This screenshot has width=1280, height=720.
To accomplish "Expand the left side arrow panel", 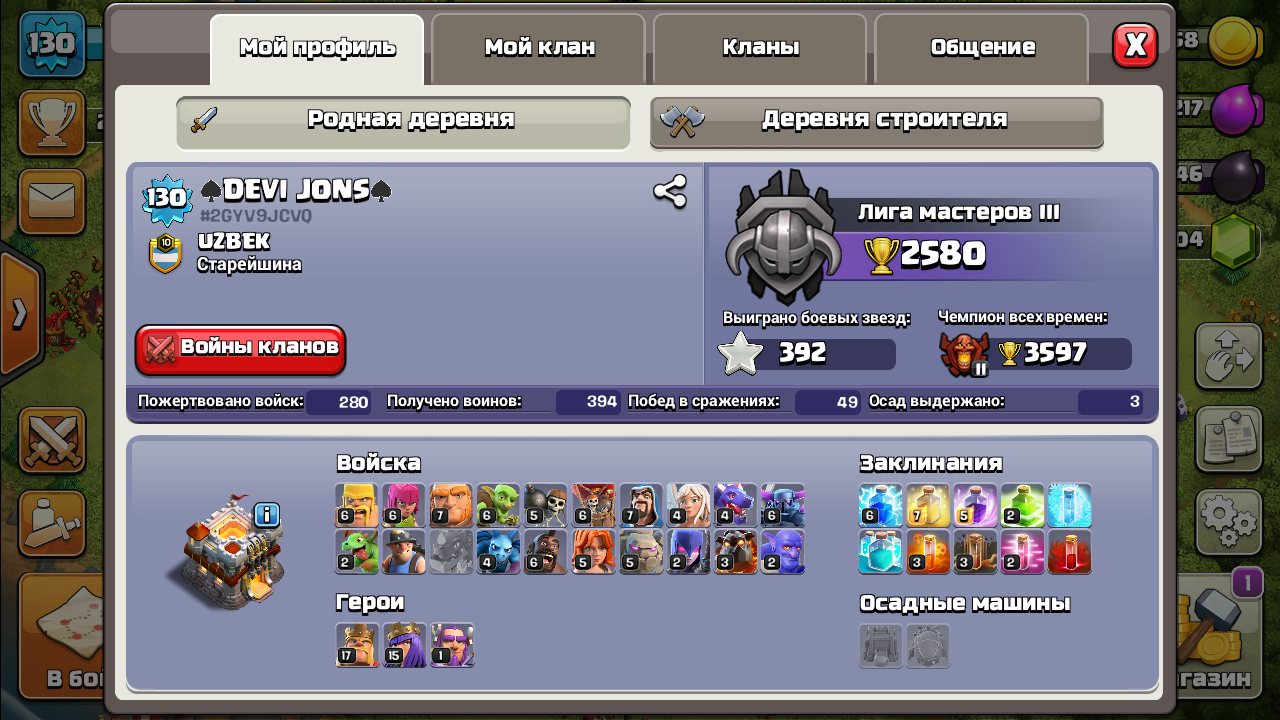I will coord(20,313).
